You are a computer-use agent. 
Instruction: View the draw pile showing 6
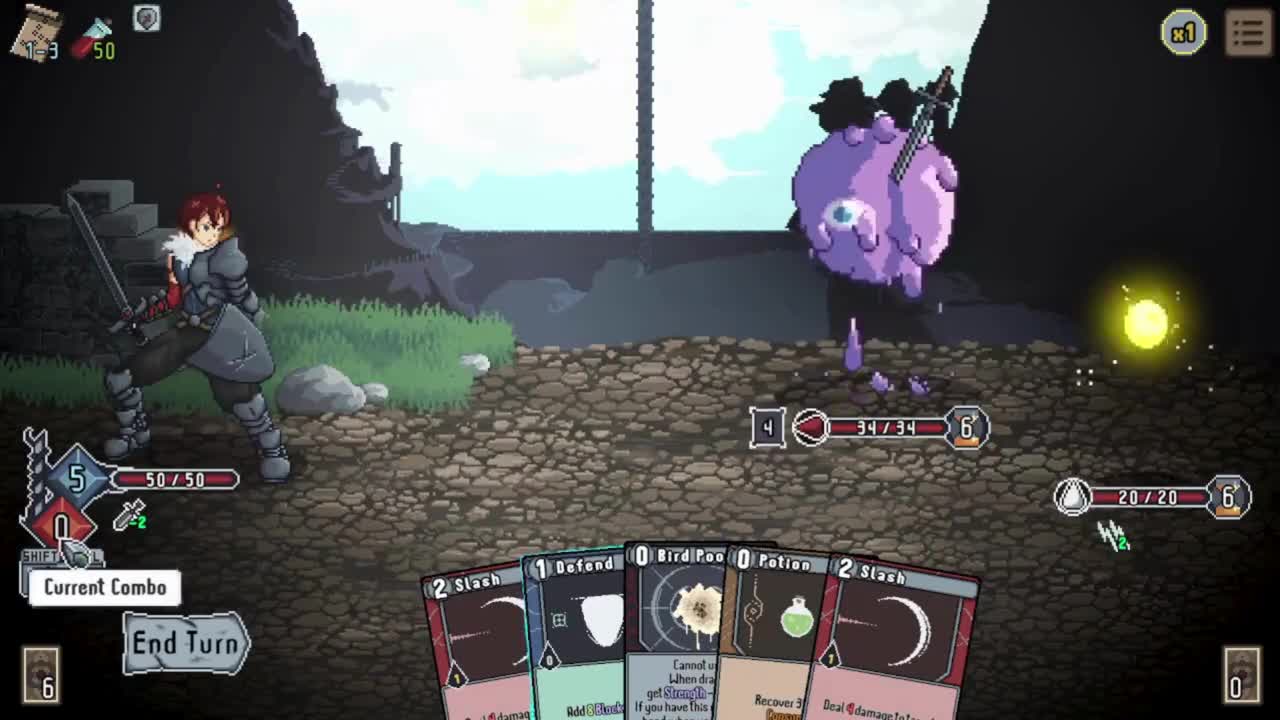41,673
